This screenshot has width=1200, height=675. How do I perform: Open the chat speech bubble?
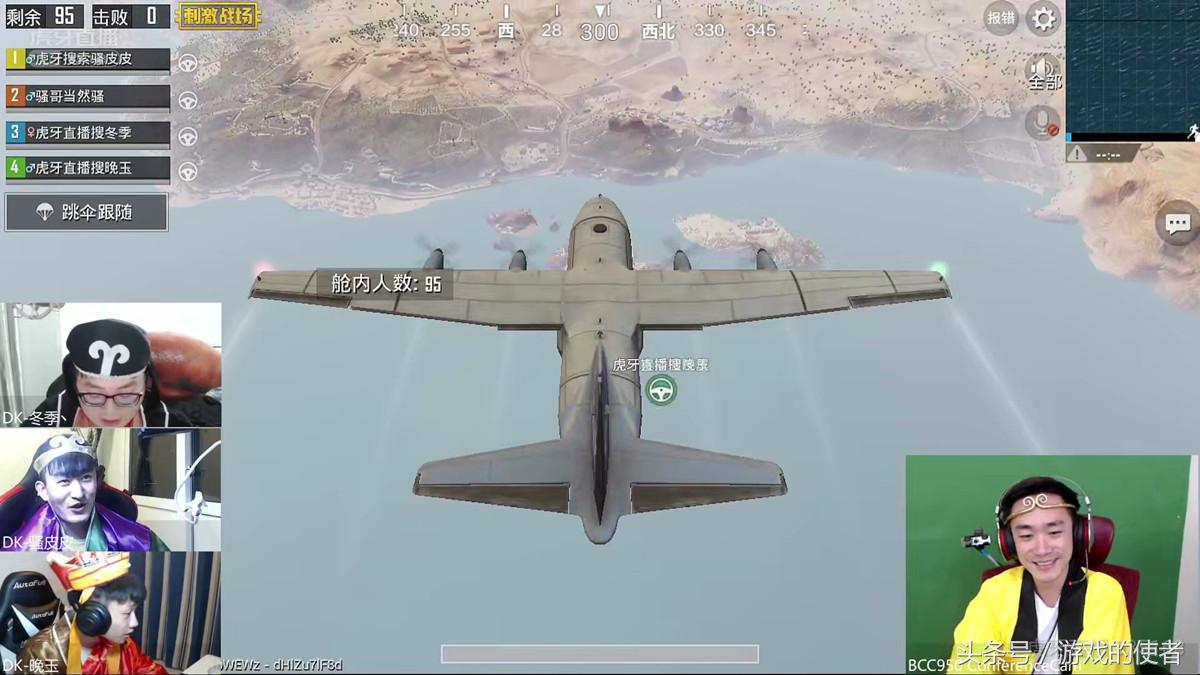(x=1177, y=223)
